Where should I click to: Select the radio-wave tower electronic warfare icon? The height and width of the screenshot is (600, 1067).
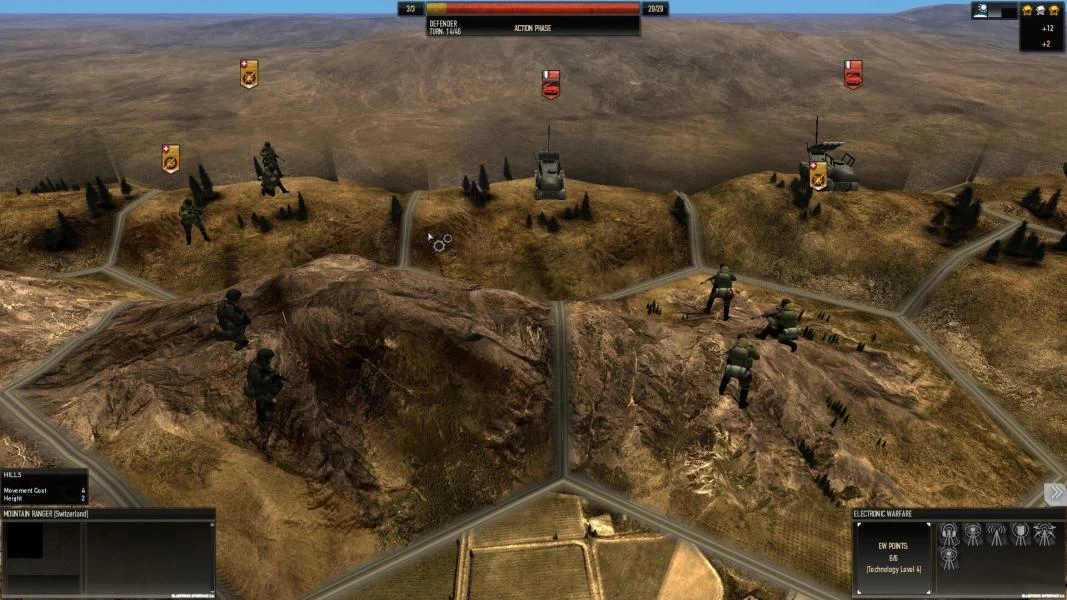tap(997, 534)
